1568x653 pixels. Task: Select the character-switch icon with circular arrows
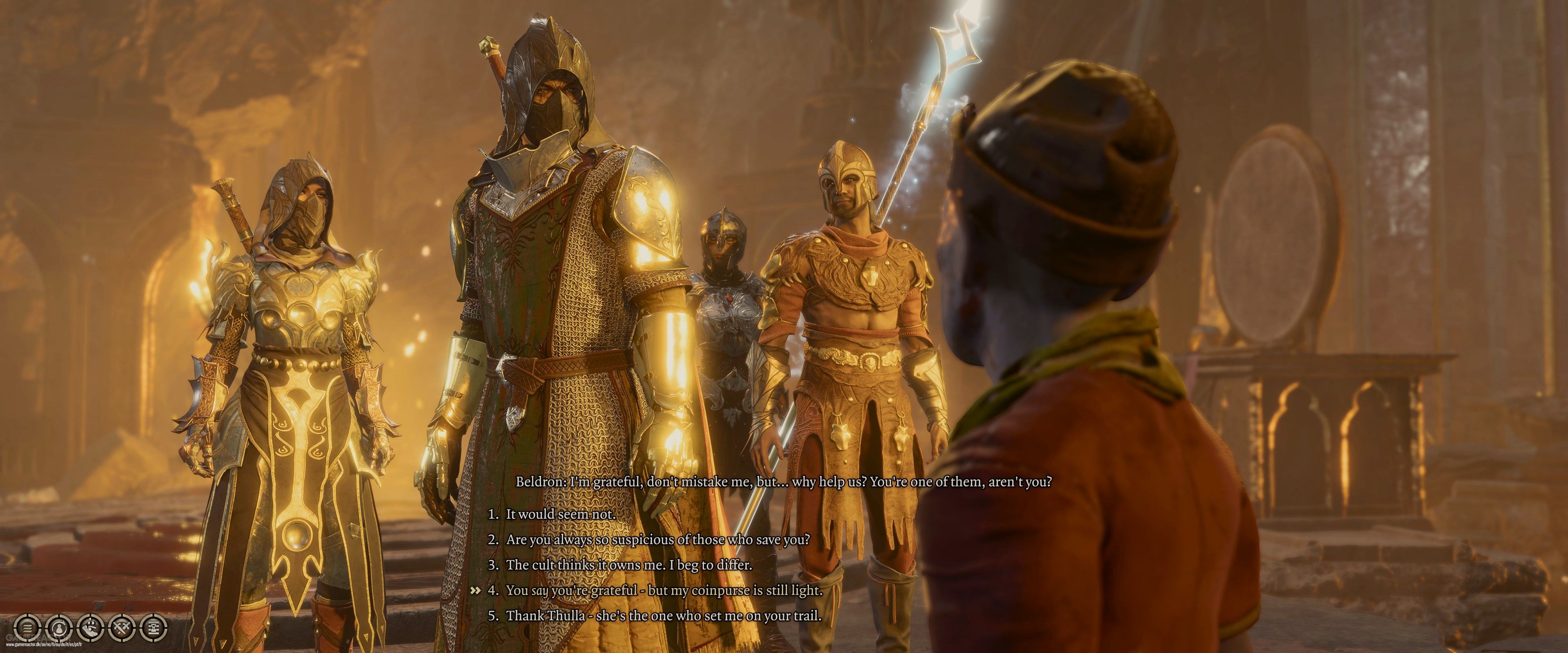click(60, 628)
